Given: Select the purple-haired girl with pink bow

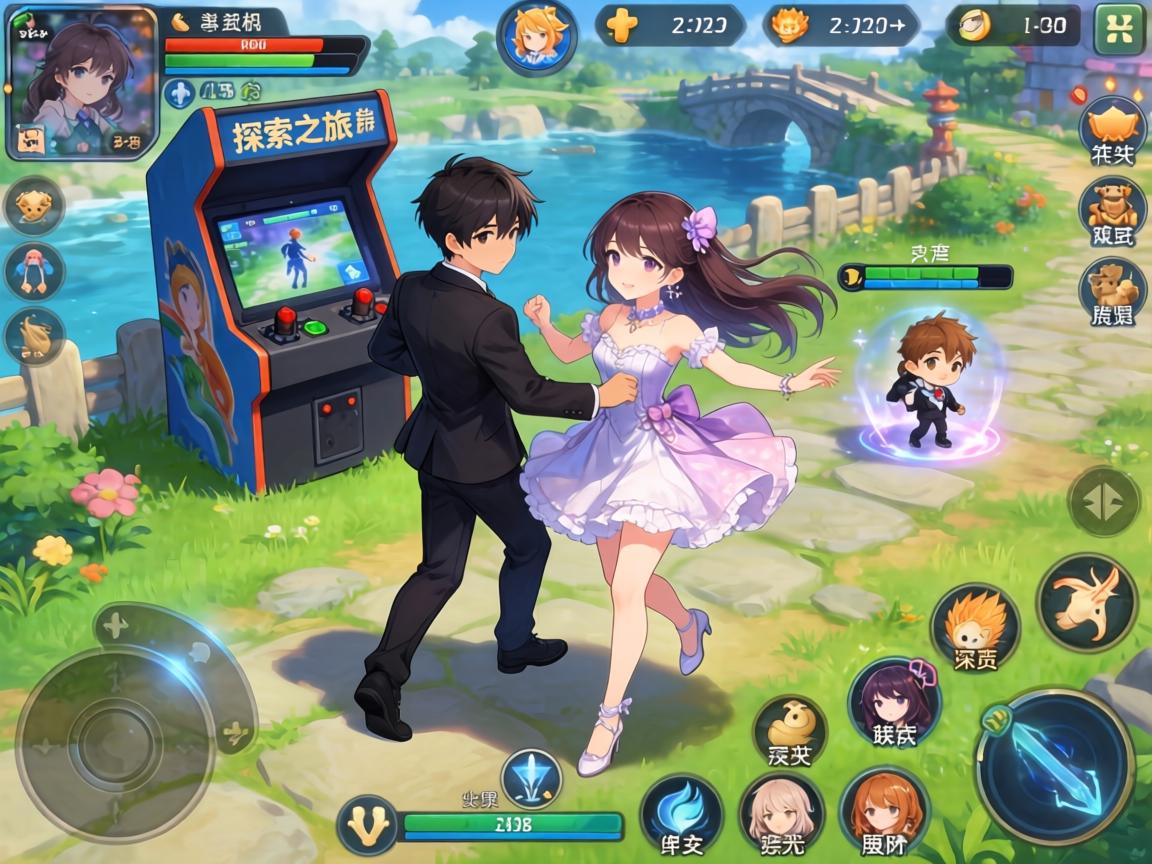Looking at the screenshot, I should pyautogui.click(x=893, y=702).
